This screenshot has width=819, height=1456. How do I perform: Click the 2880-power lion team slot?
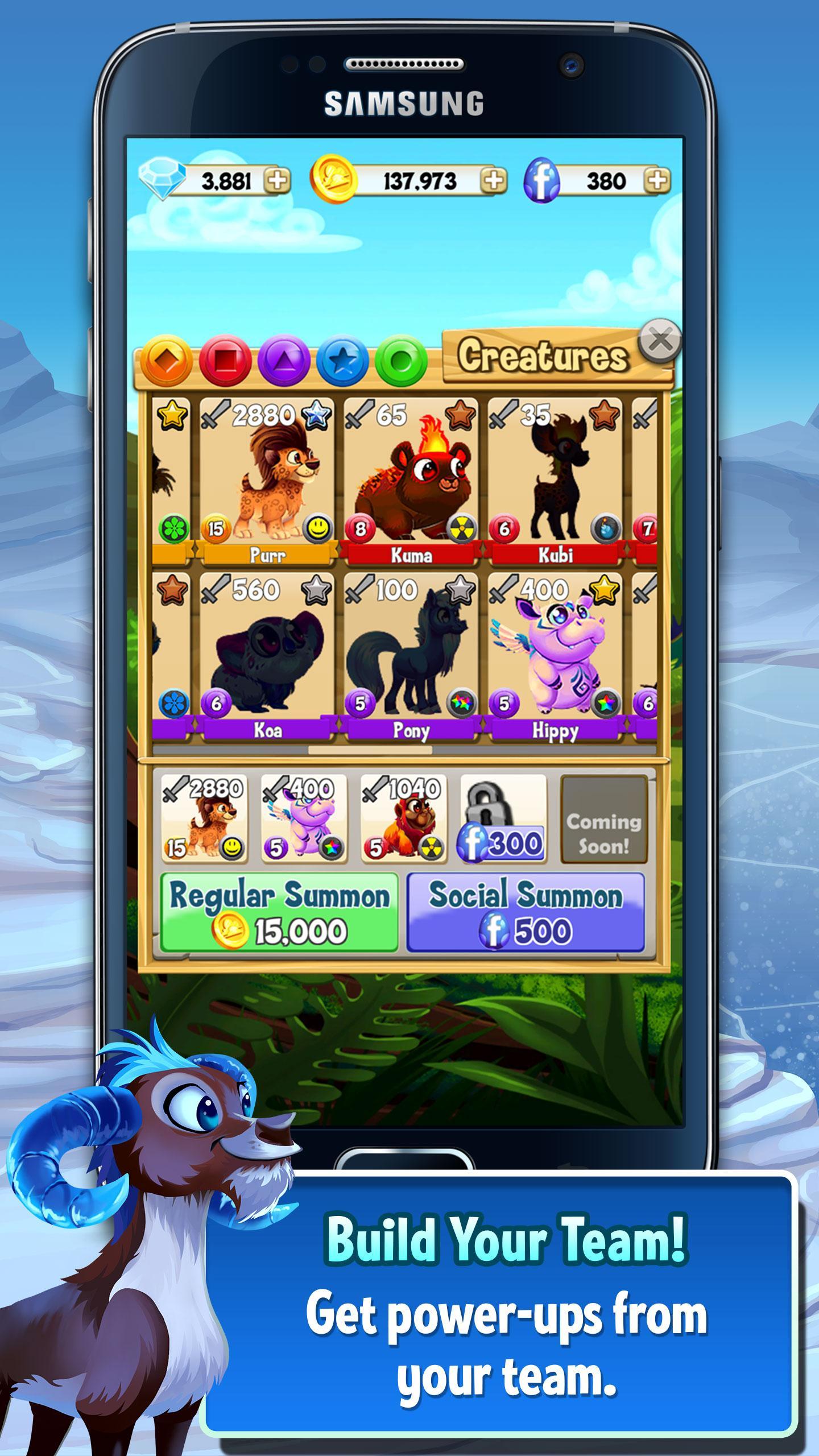204,819
